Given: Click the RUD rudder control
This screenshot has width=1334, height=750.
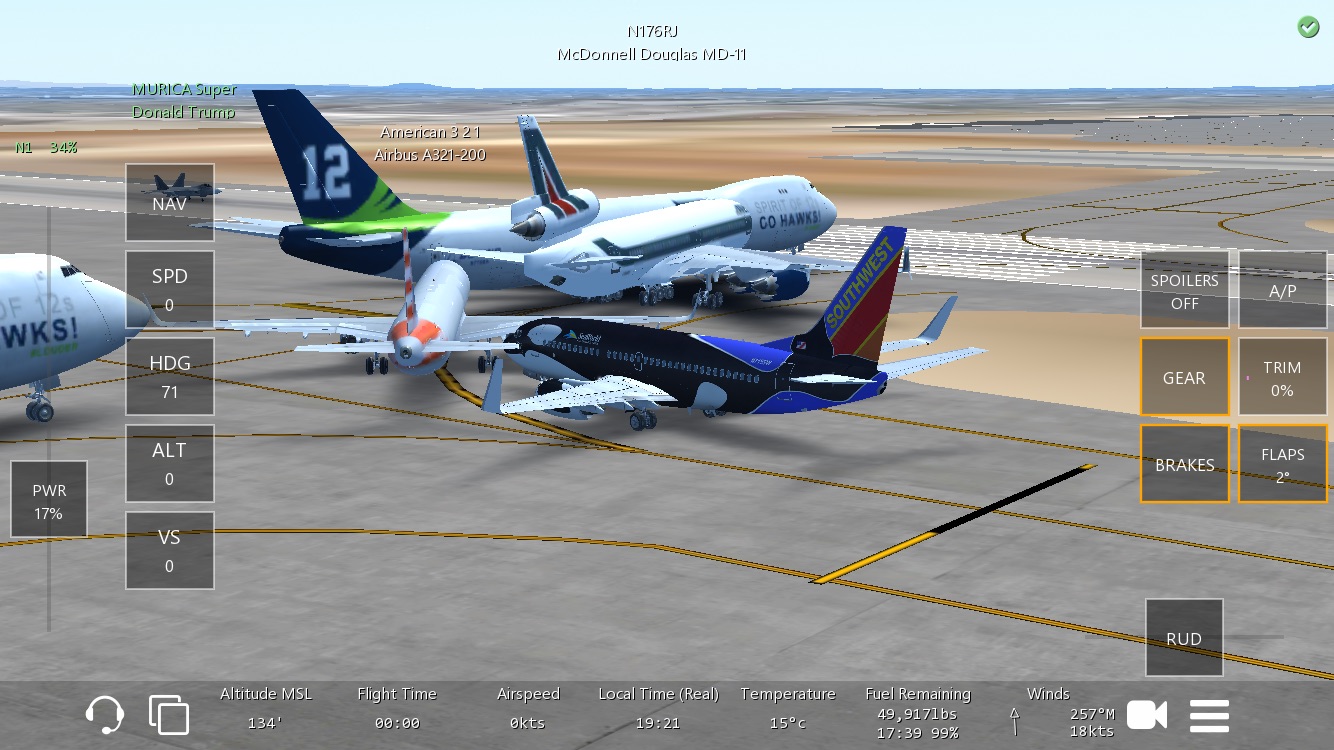Looking at the screenshot, I should 1184,638.
